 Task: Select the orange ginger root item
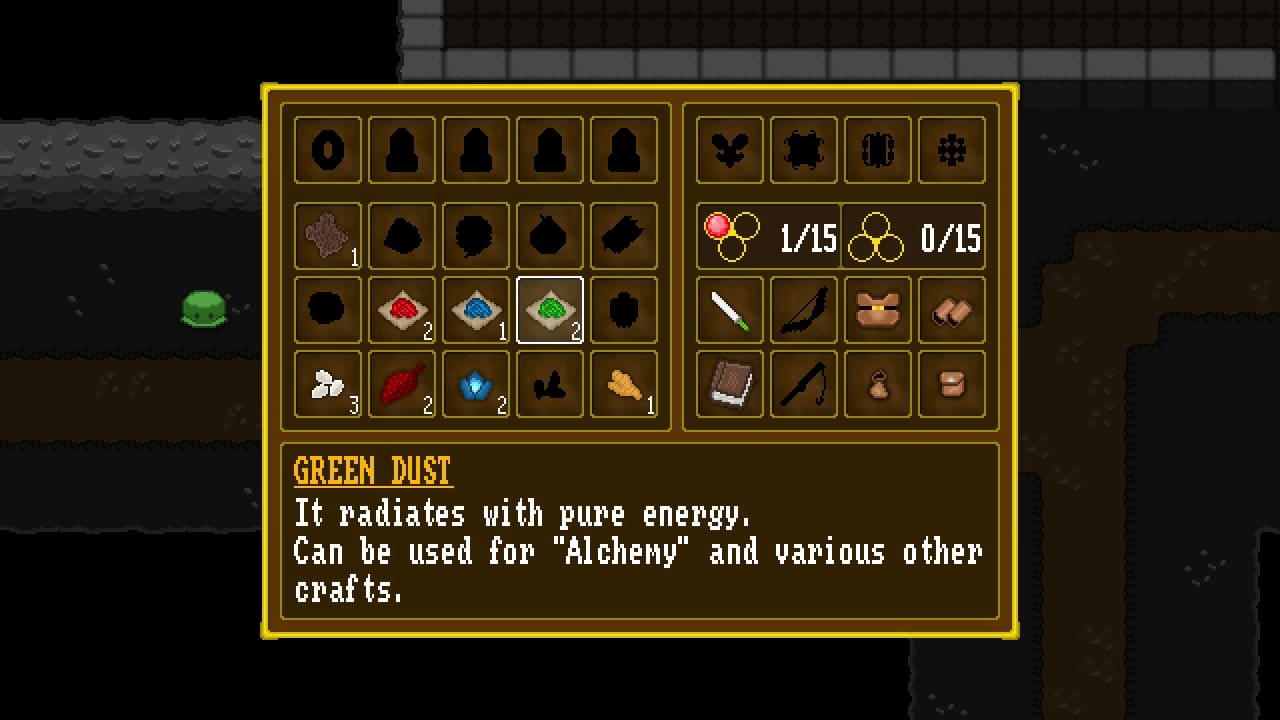[x=623, y=384]
